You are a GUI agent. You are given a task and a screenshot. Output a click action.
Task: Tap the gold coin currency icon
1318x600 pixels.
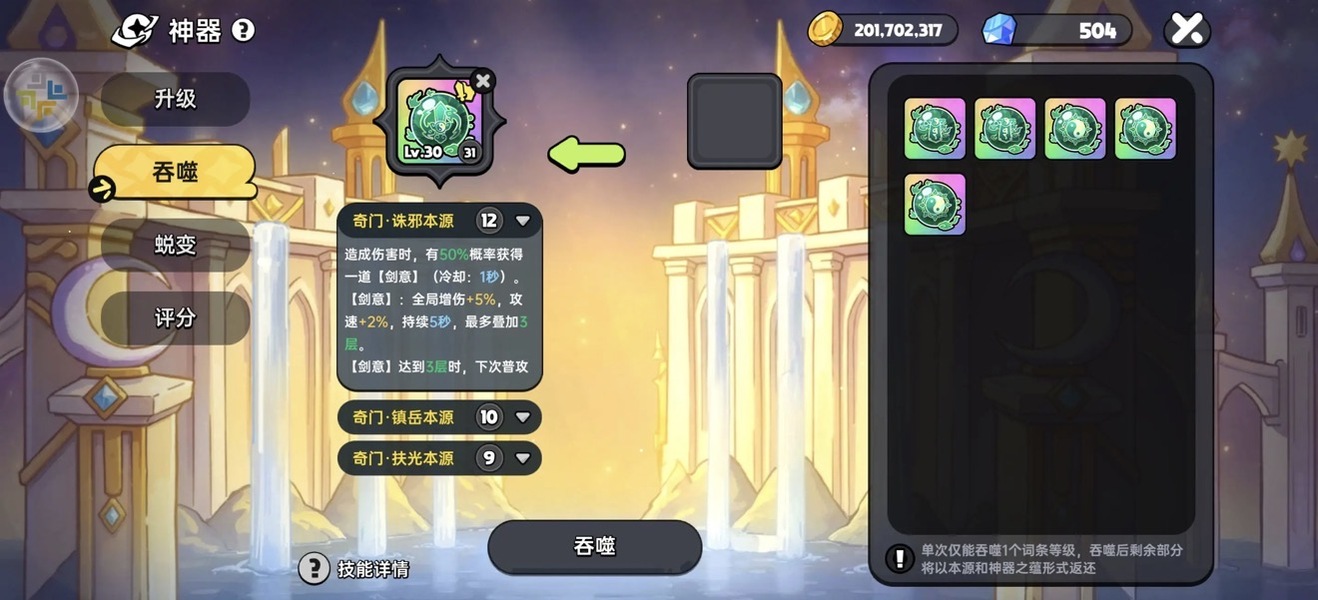tap(825, 29)
